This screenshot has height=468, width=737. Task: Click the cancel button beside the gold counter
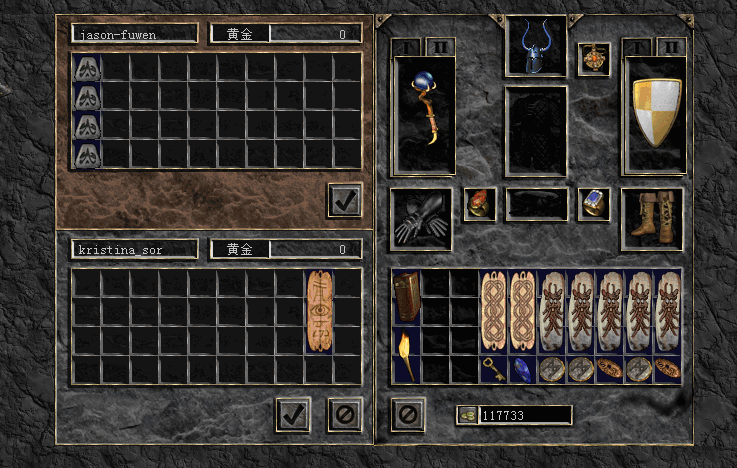coord(407,414)
